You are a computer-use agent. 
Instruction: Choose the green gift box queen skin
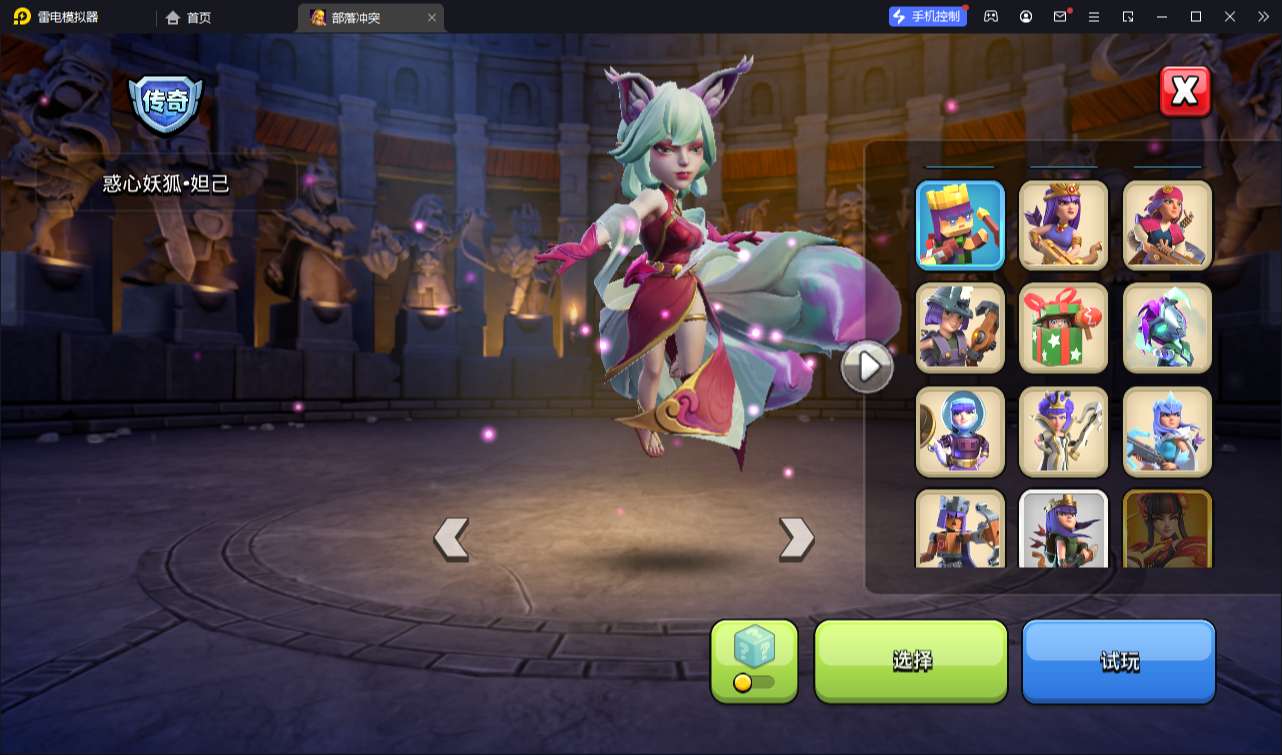click(x=1063, y=328)
